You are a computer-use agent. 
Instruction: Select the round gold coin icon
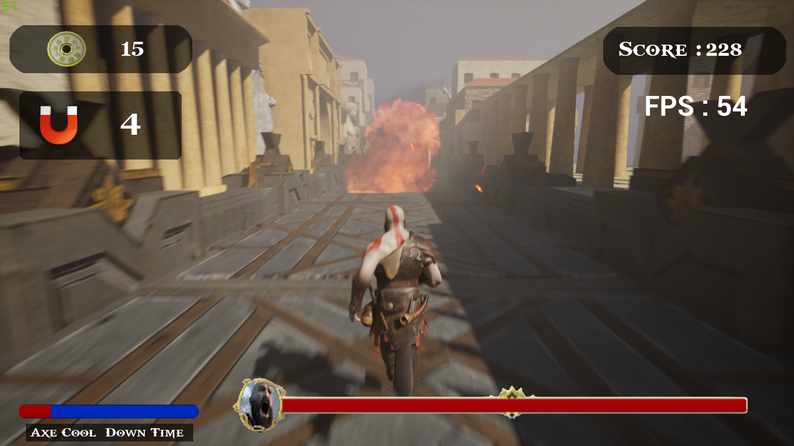click(66, 49)
